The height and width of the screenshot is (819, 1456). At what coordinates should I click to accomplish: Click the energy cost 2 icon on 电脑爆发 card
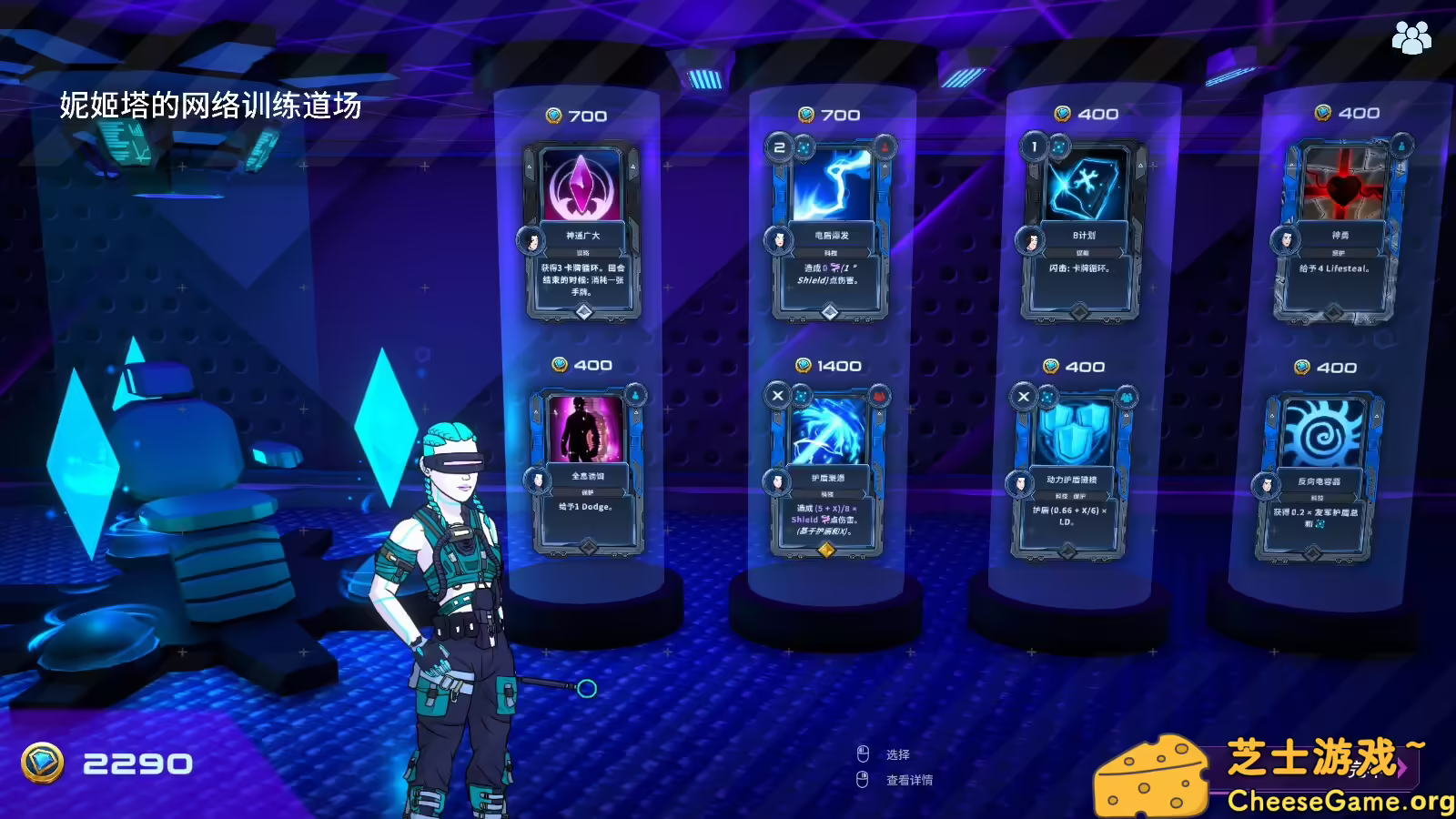(x=780, y=148)
